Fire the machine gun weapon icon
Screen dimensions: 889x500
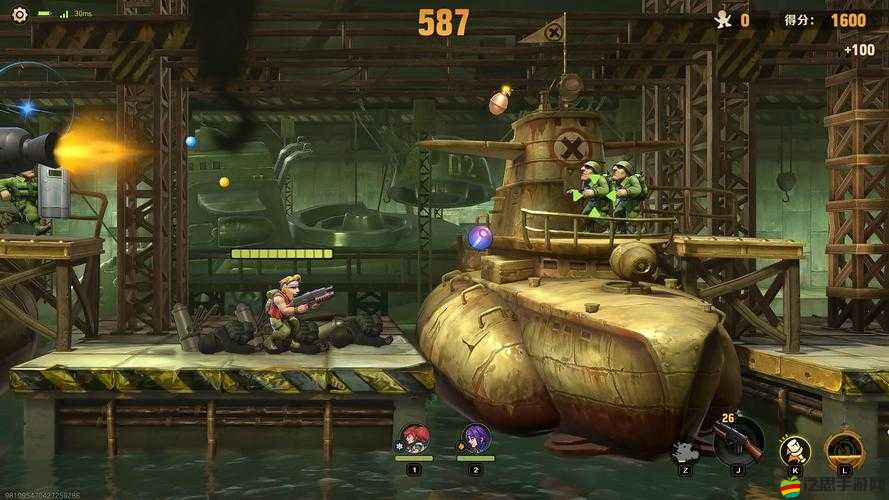[738, 440]
